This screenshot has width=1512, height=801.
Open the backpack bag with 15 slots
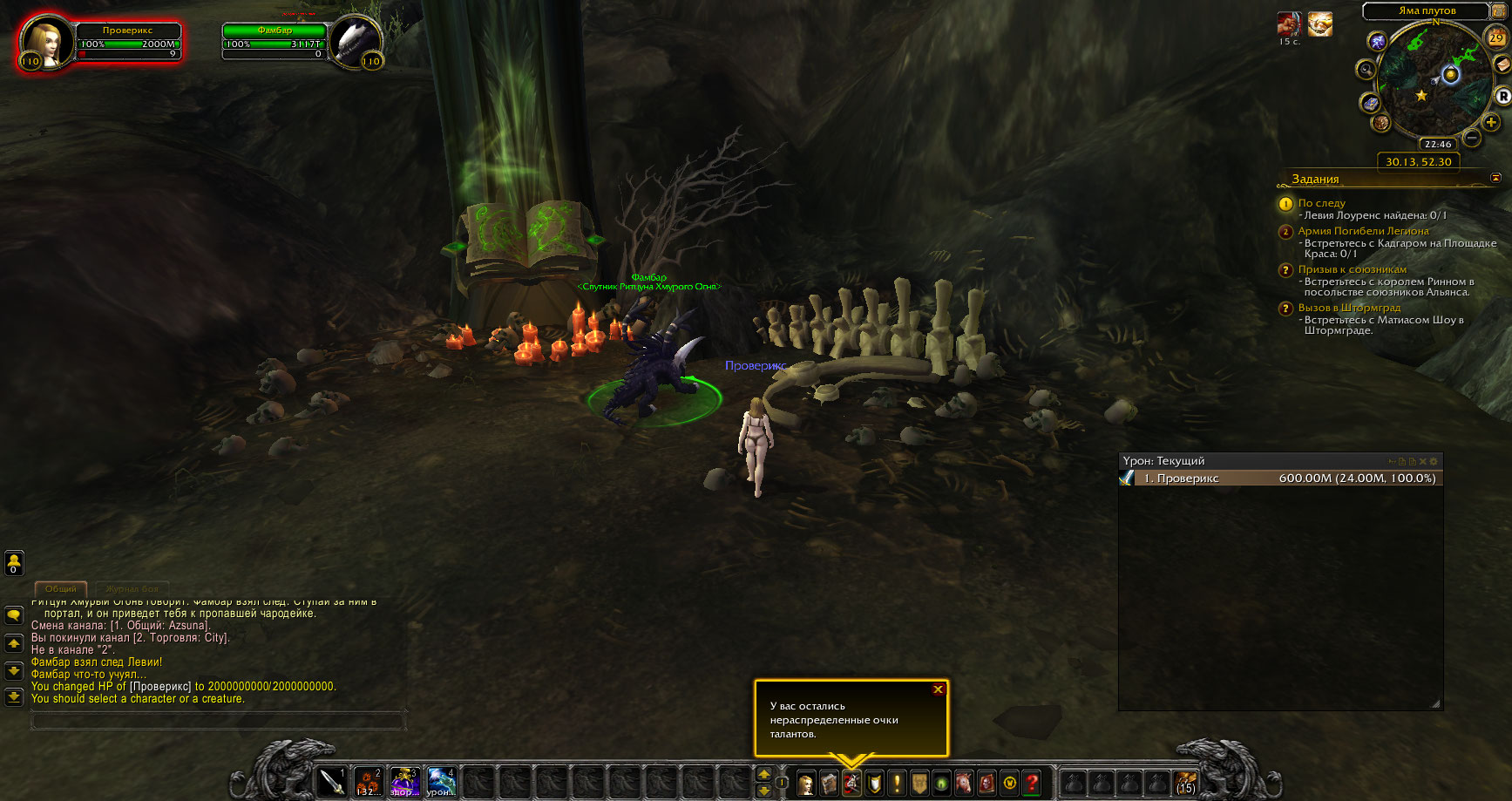pyautogui.click(x=1185, y=782)
